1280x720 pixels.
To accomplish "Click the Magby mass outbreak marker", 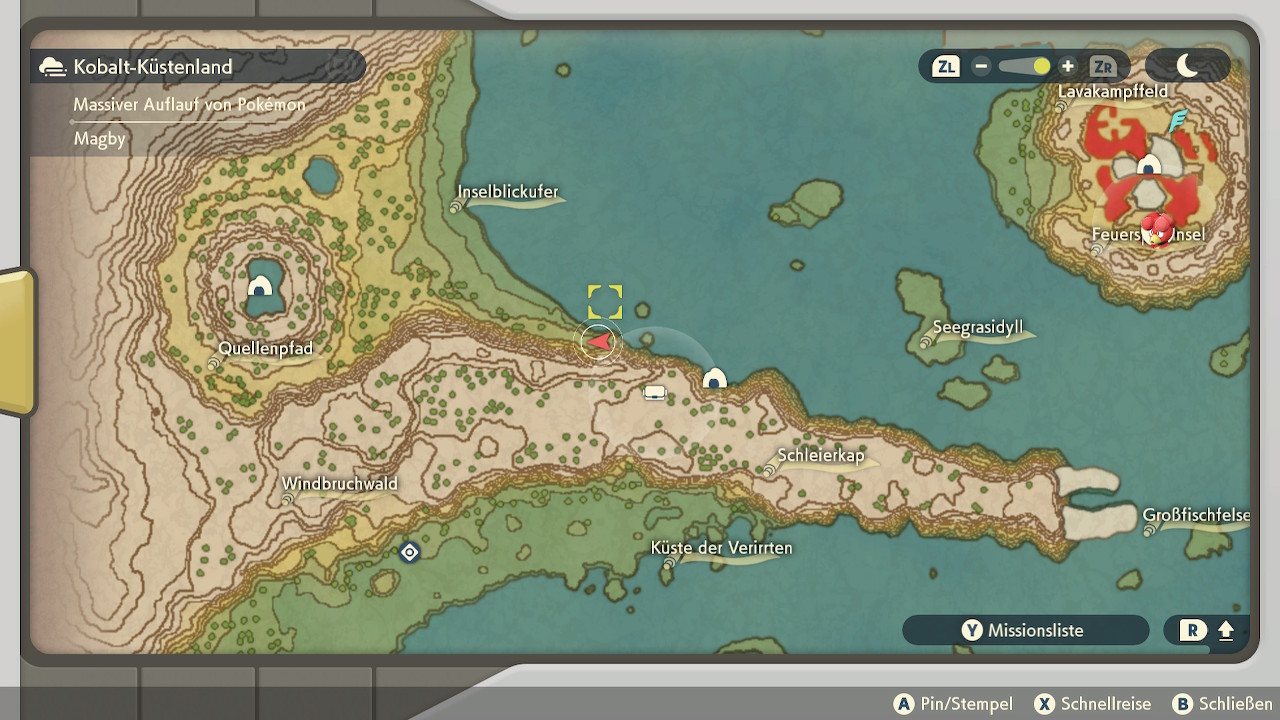I will click(x=1157, y=230).
